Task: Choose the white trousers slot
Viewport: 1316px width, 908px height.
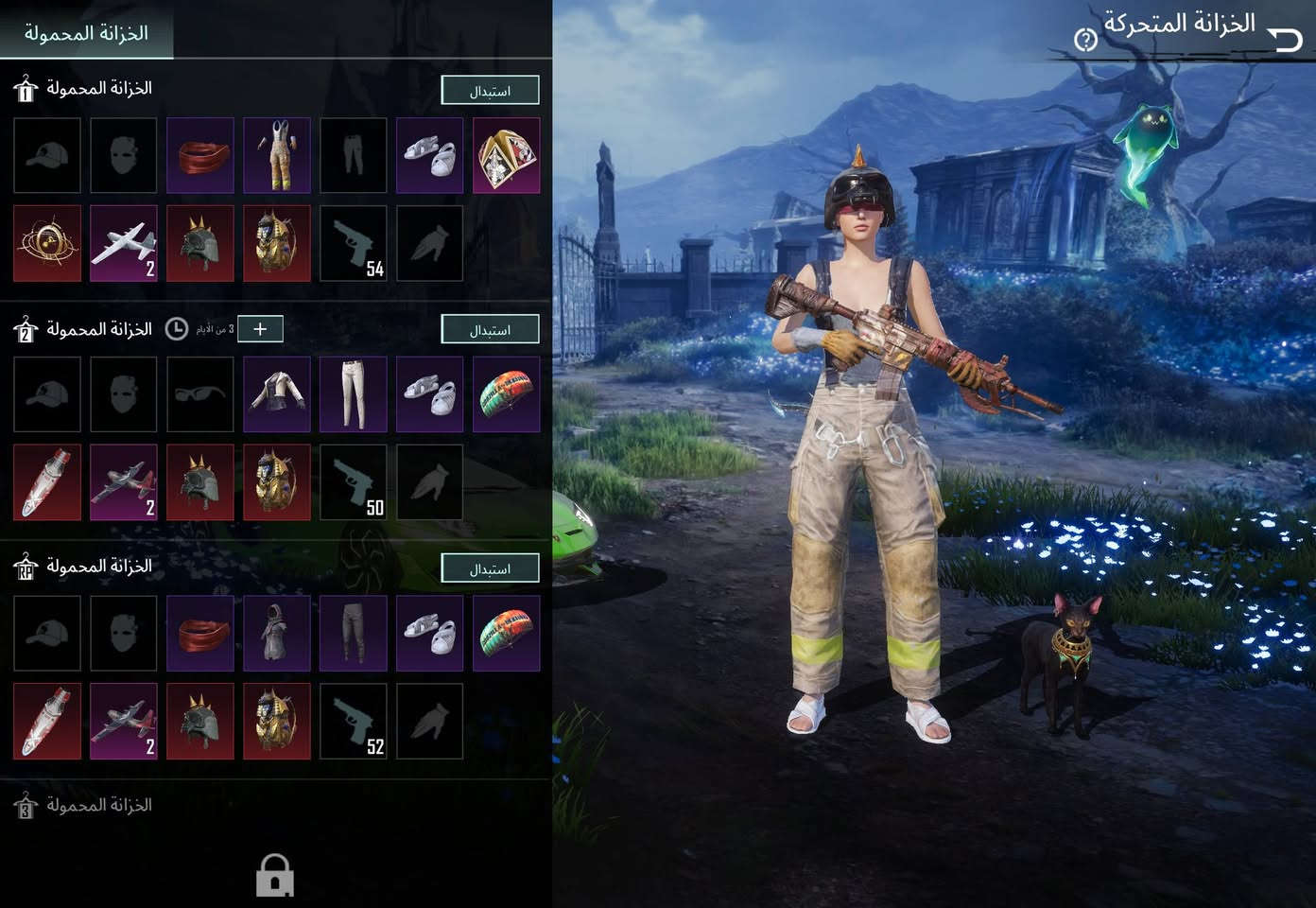Action: (x=354, y=394)
